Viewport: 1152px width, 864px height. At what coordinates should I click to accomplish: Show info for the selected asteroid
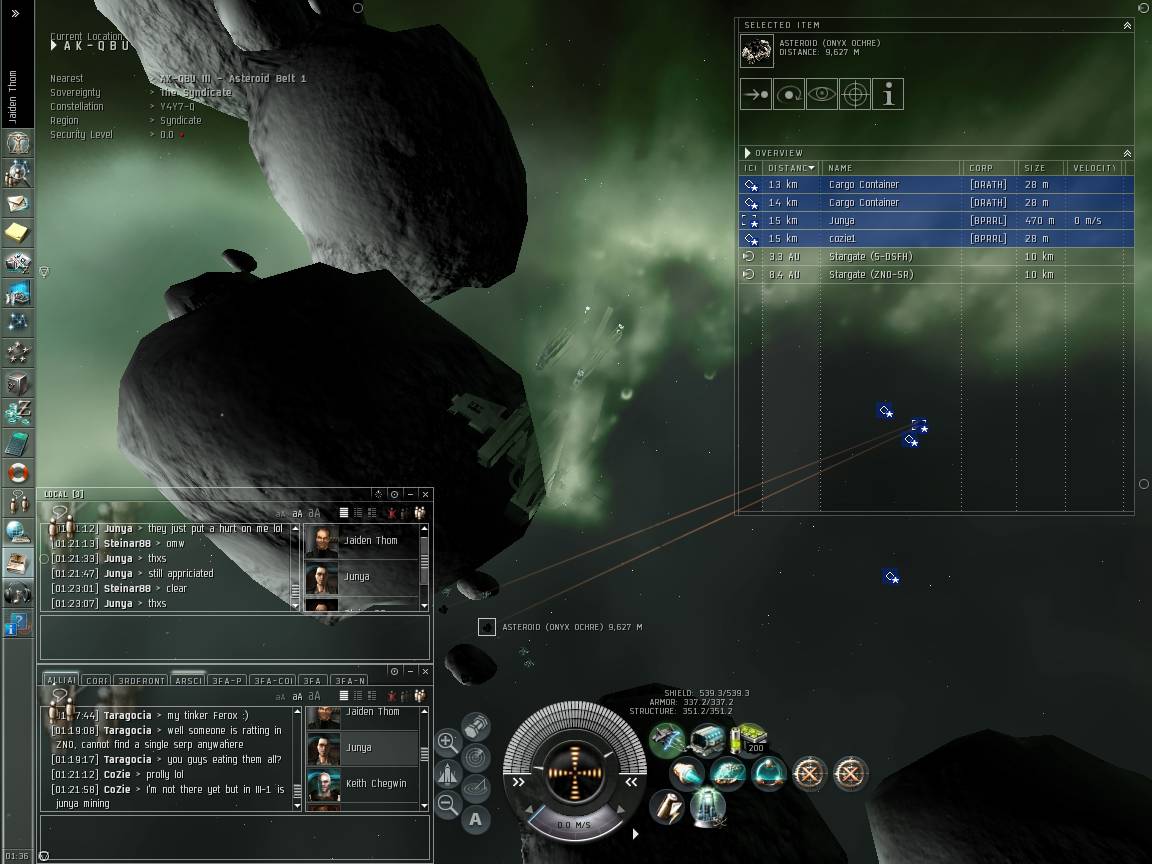coord(888,94)
